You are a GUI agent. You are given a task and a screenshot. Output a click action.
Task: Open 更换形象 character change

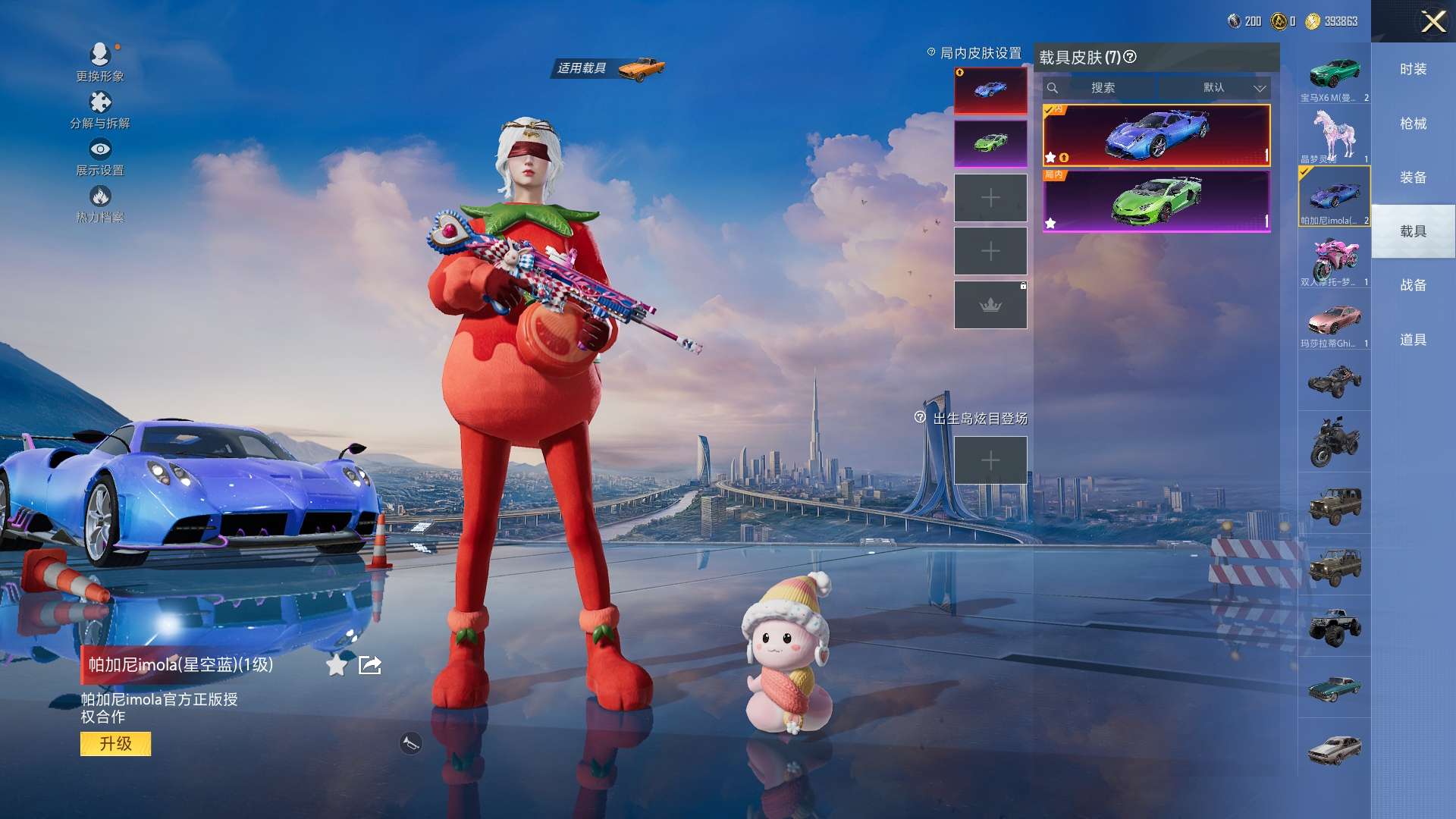point(100,61)
